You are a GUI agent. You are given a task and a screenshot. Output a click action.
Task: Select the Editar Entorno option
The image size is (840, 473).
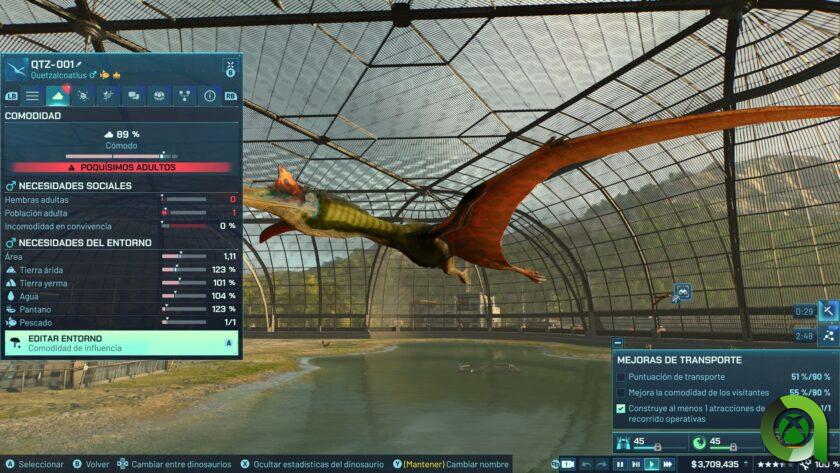click(120, 343)
